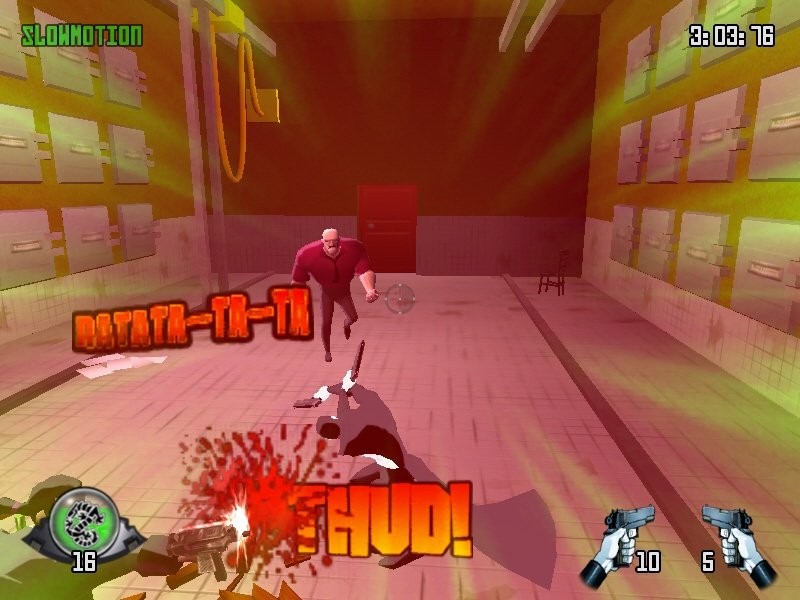This screenshot has height=600, width=800.
Task: Click the green circular gauge icon
Action: (84, 521)
